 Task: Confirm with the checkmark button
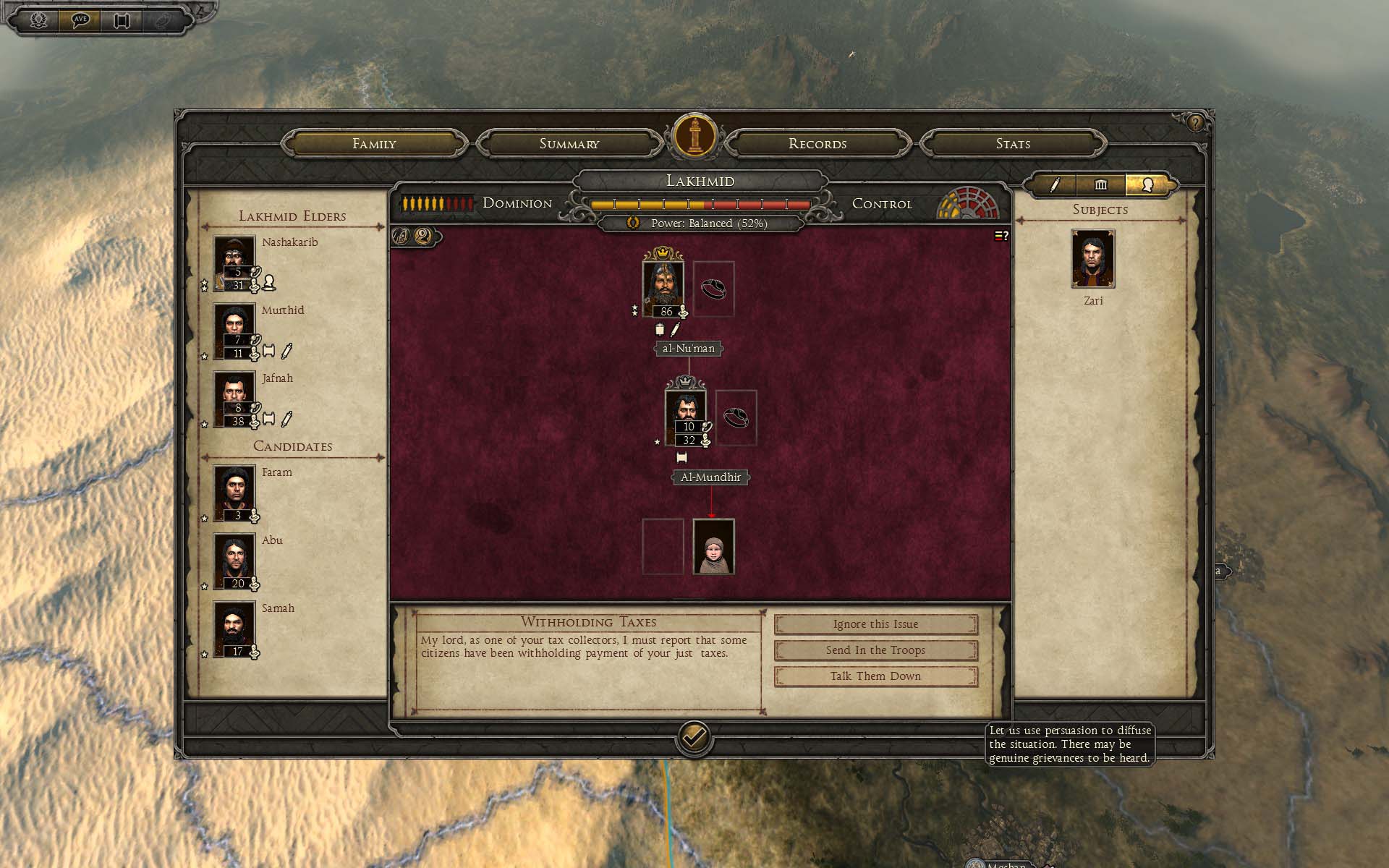694,737
